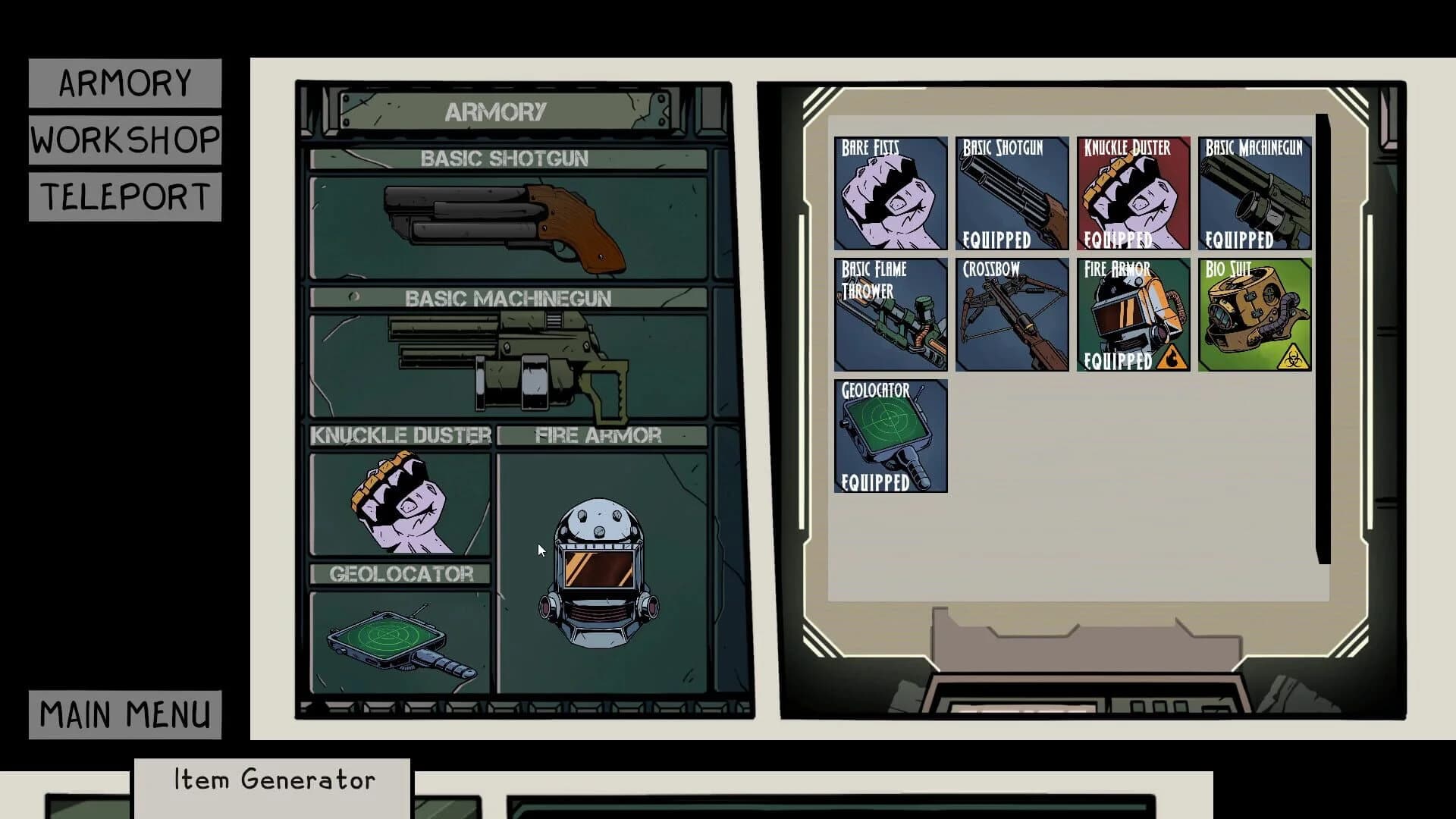
Task: Select the Basic Machinegun inventory icon
Action: point(1255,194)
